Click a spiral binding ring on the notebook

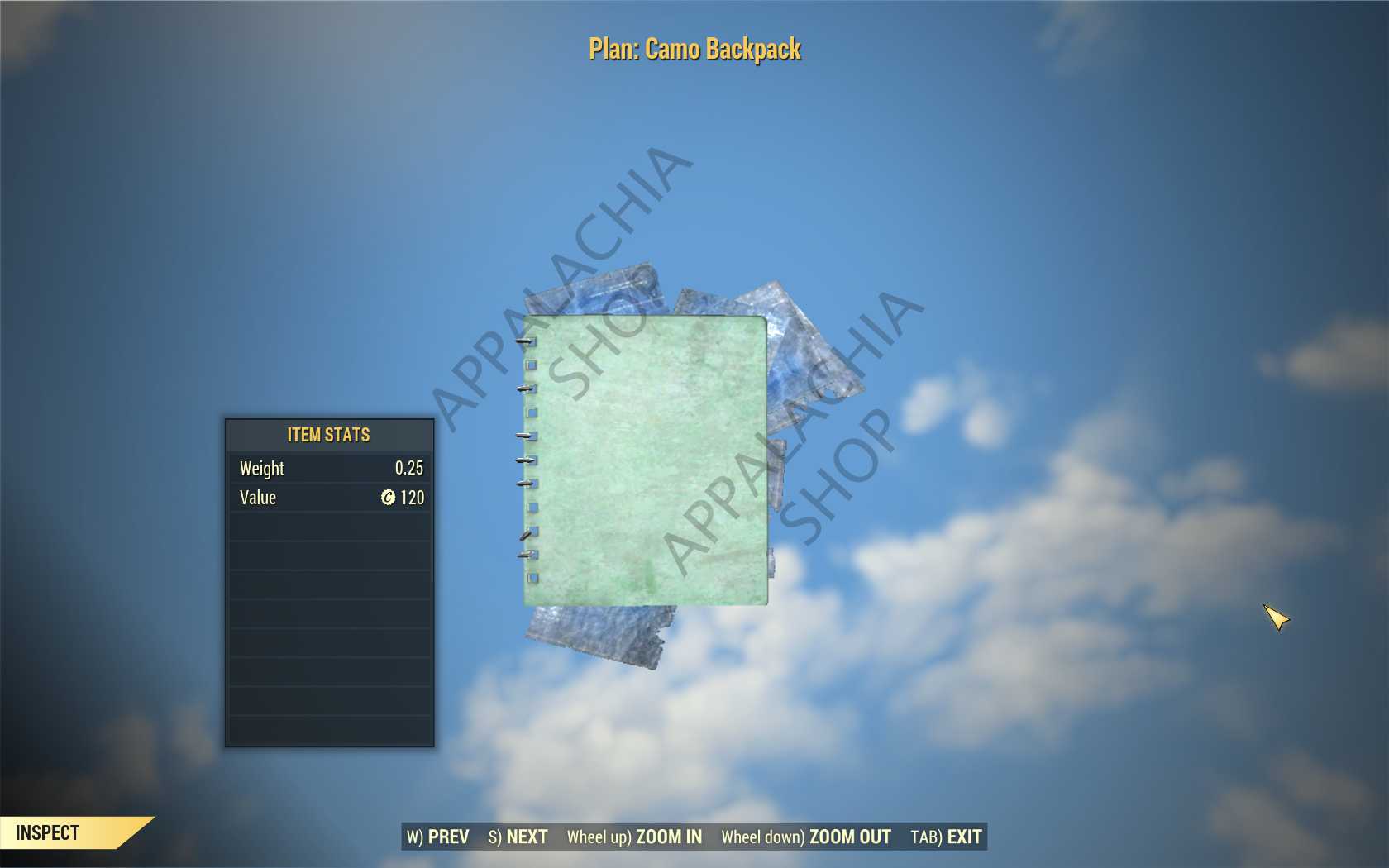[x=523, y=389]
